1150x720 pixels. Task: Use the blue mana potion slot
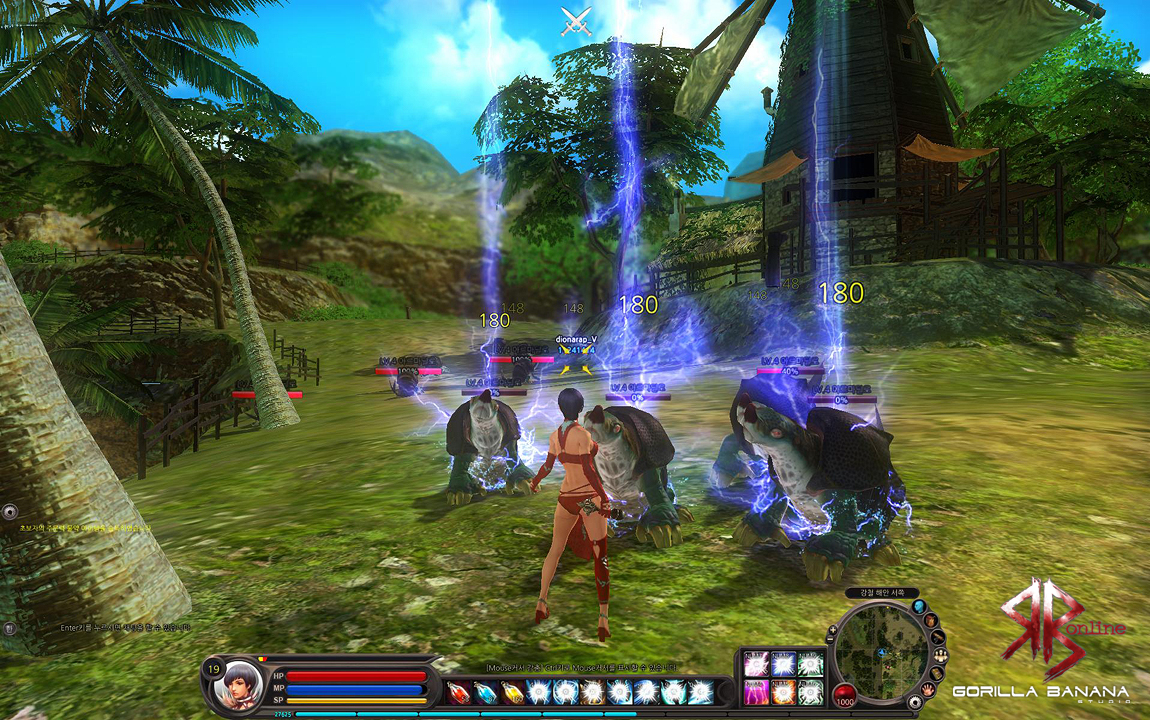click(x=485, y=692)
